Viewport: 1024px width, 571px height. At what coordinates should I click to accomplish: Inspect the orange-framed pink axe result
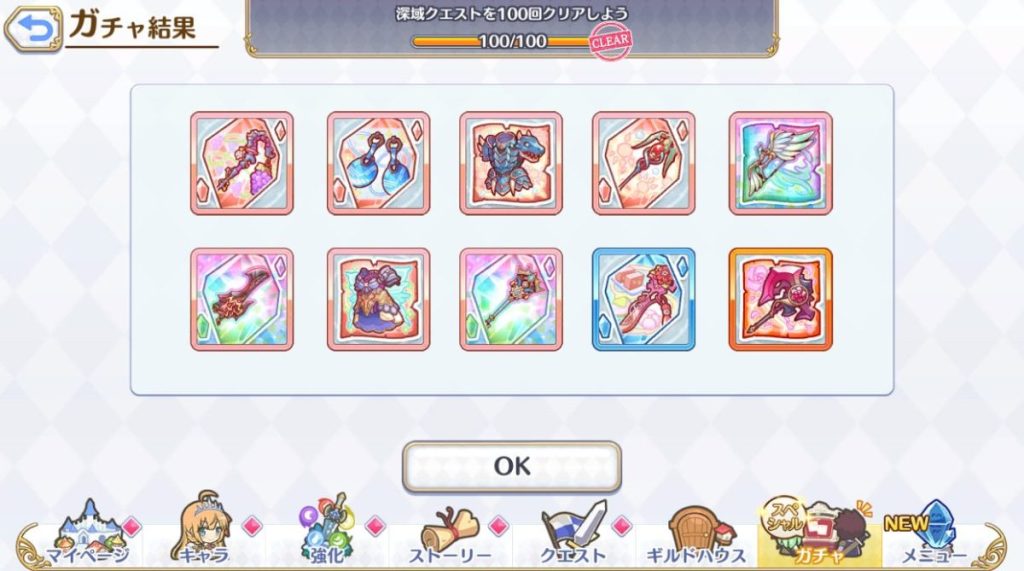click(x=780, y=299)
